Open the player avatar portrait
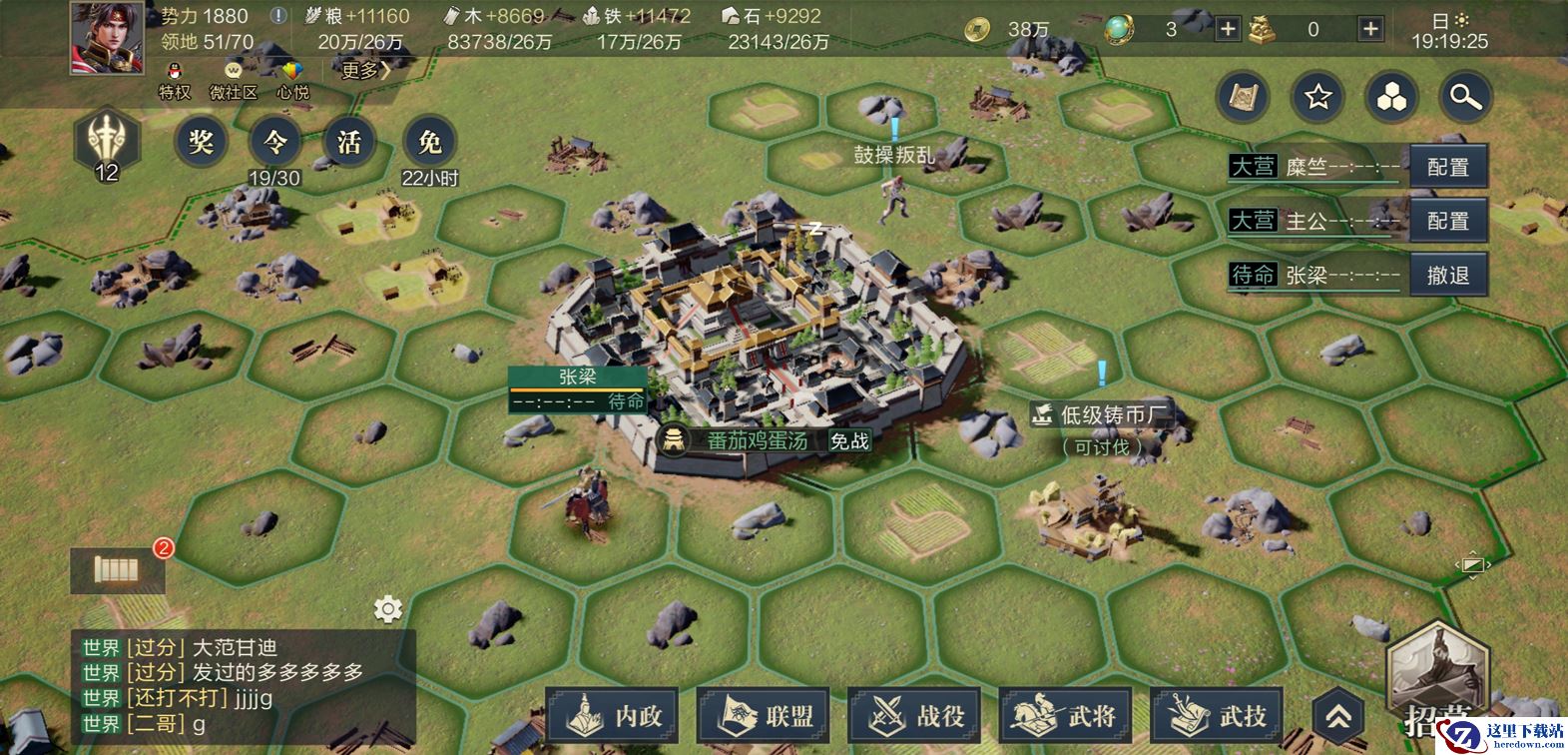Image resolution: width=1568 pixels, height=755 pixels. [x=107, y=38]
